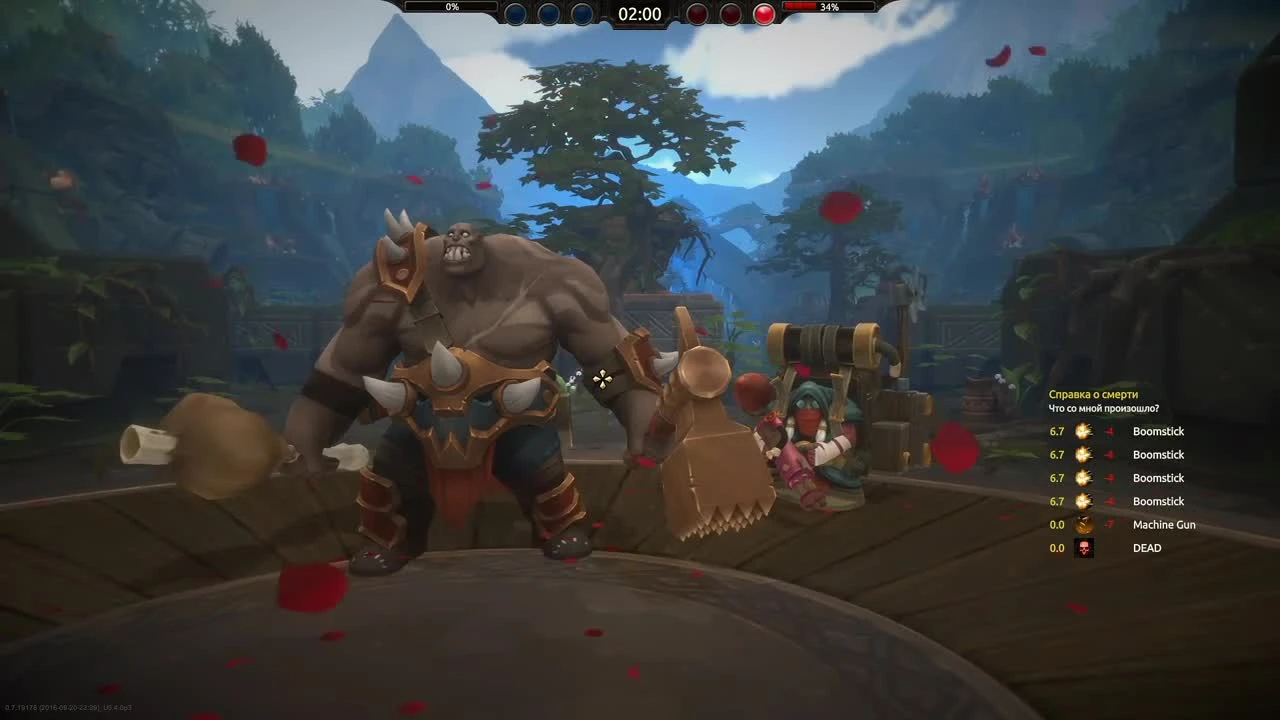The image size is (1280, 720).
Task: Select the leftmost blue team round orb
Action: tap(514, 13)
